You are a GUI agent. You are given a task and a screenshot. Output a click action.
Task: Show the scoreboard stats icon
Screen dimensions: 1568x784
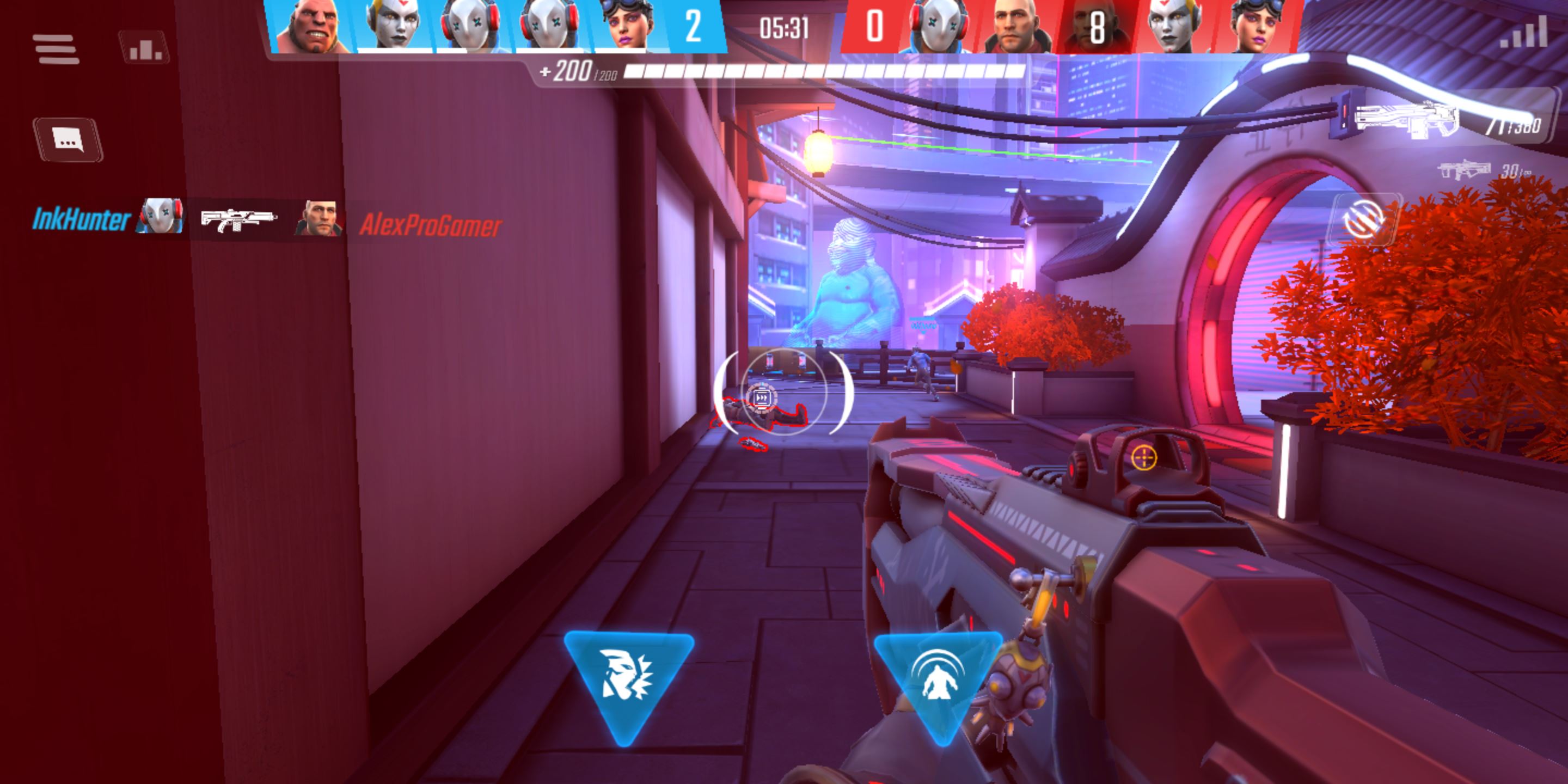(144, 48)
